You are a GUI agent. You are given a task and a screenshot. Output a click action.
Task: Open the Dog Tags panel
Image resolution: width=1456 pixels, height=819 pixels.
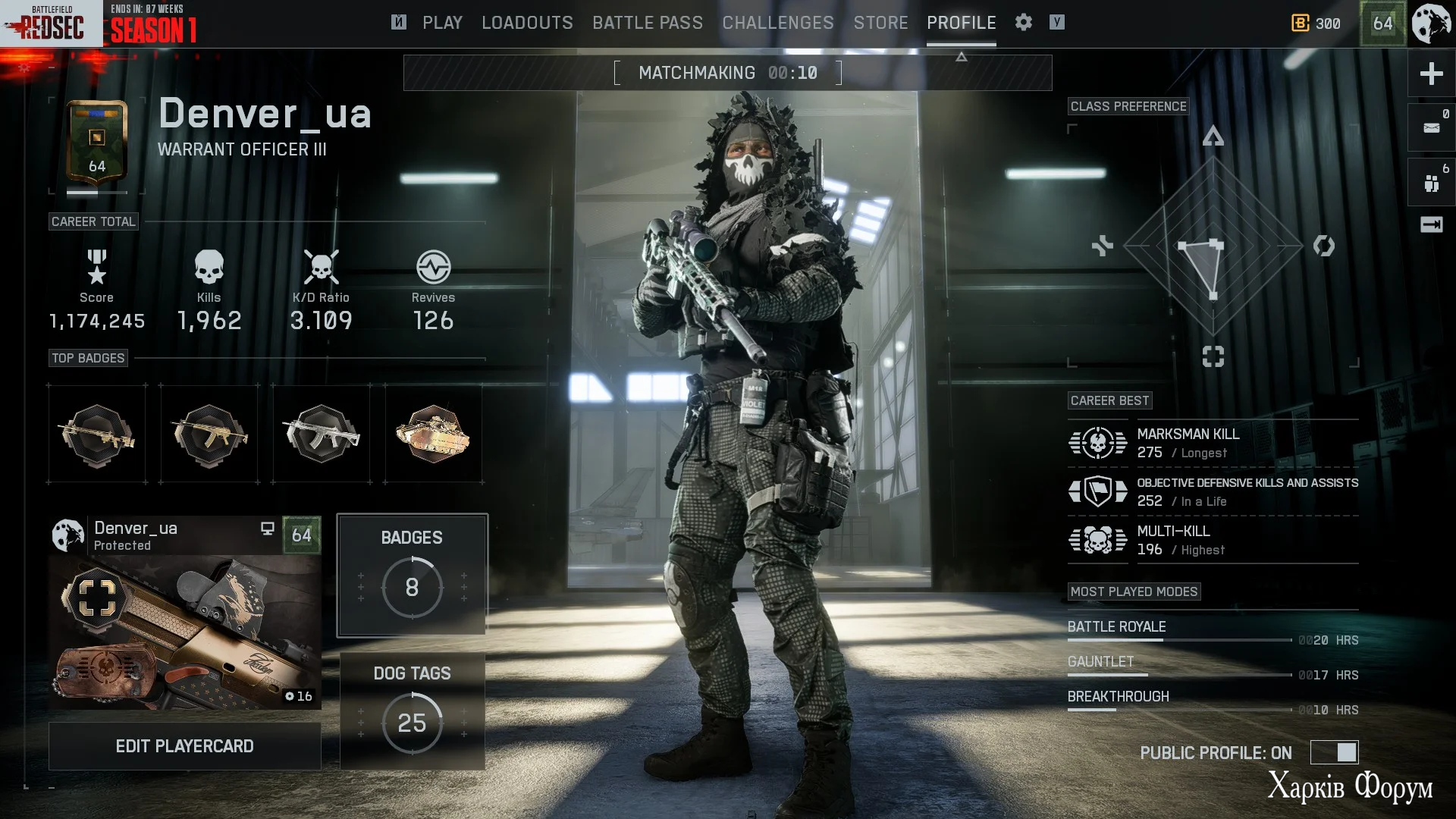(412, 711)
